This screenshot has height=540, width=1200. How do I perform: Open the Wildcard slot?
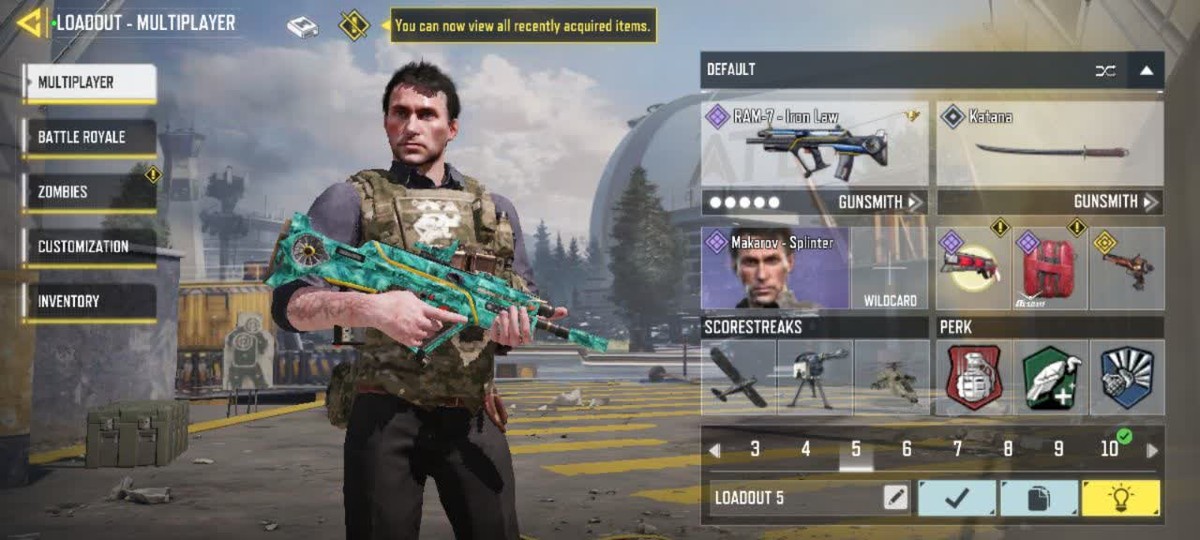point(889,268)
